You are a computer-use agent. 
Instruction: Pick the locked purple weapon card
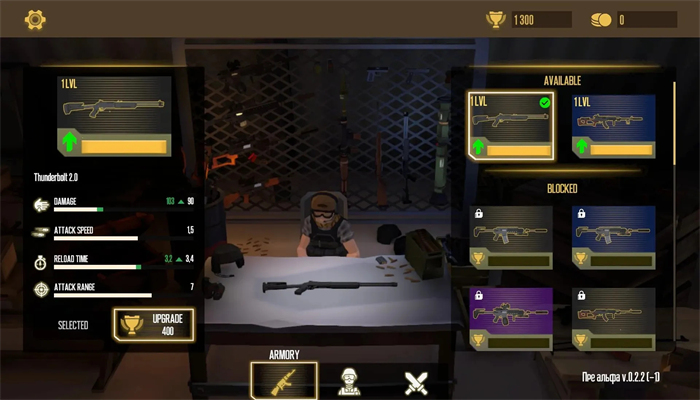tap(510, 319)
